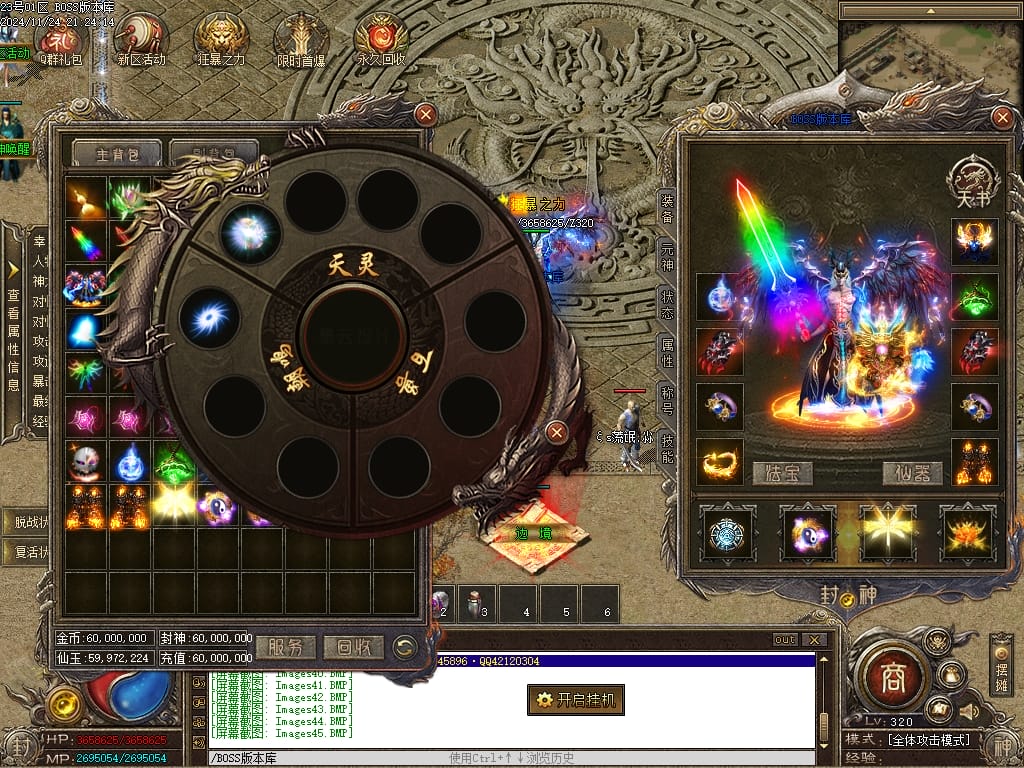
Task: Open the 永久回收 icon
Action: pos(381,38)
